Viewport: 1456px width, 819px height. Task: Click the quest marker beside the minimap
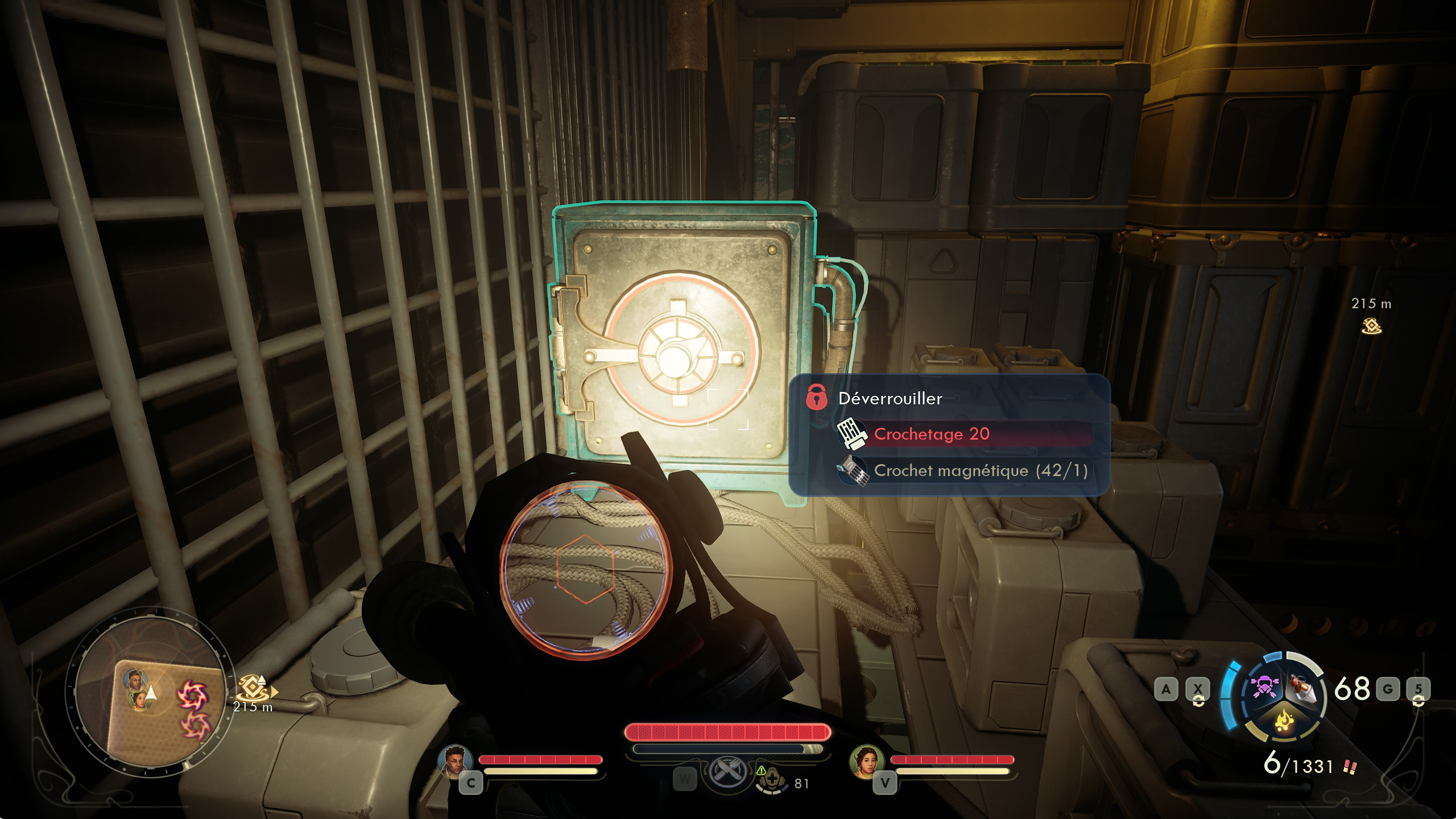pos(252,687)
